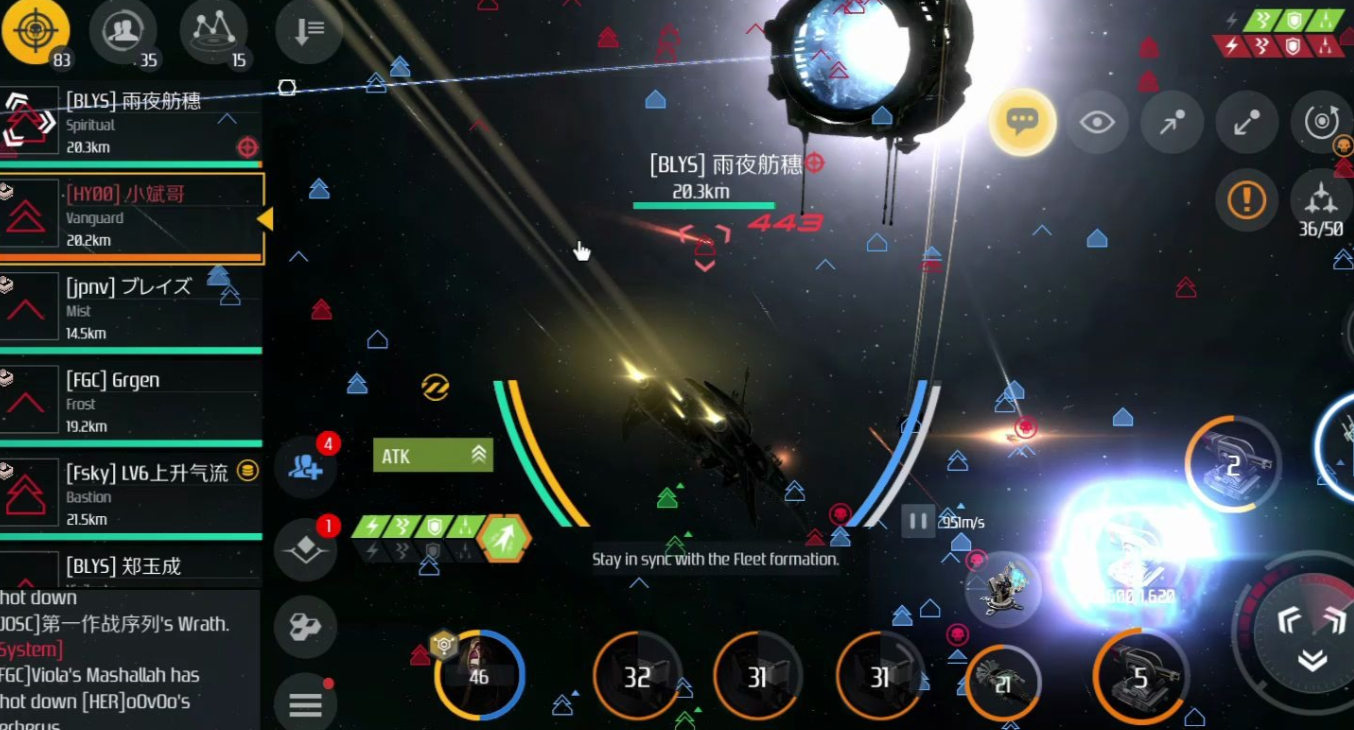Activate the module showing count 5
Screen dimensions: 1354x730
tap(1139, 677)
